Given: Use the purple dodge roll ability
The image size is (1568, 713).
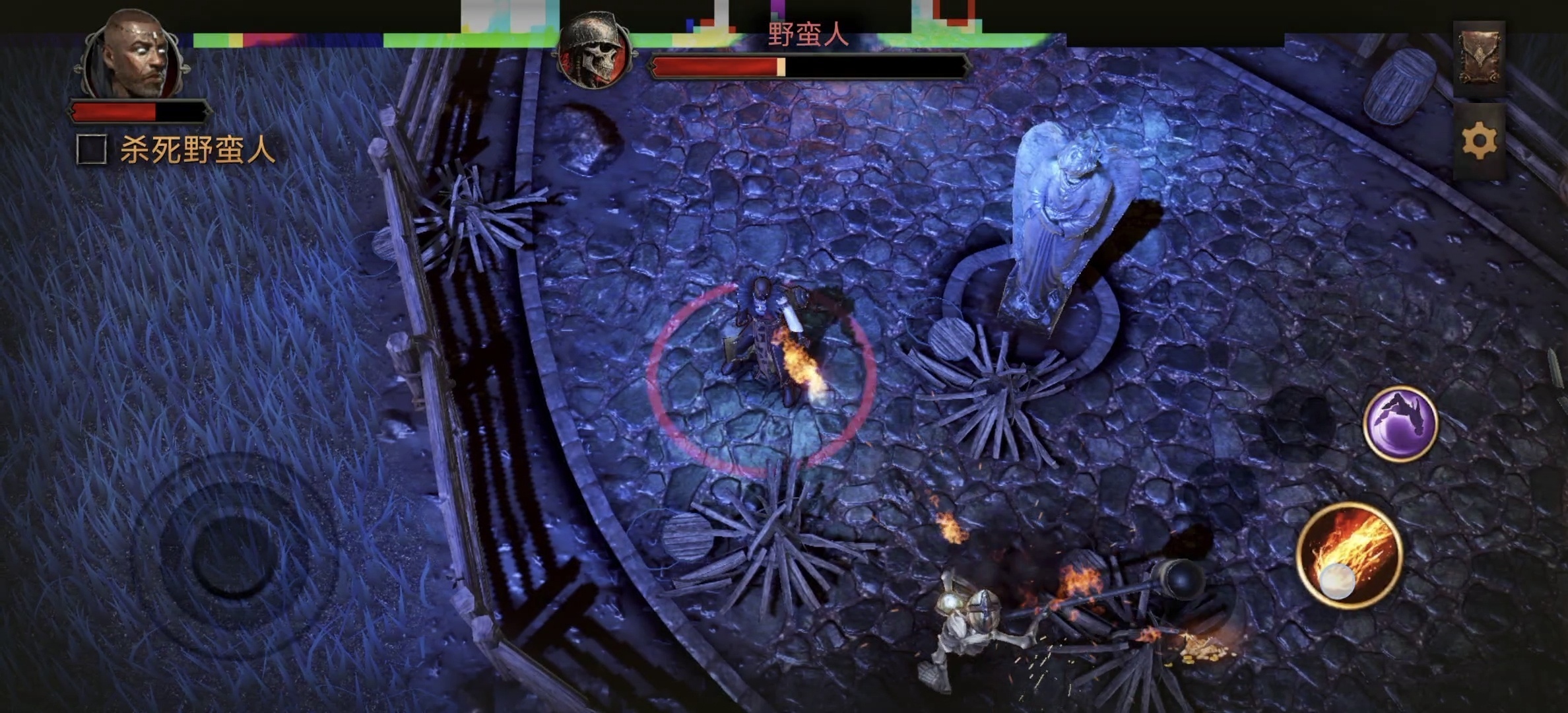Looking at the screenshot, I should (1400, 423).
